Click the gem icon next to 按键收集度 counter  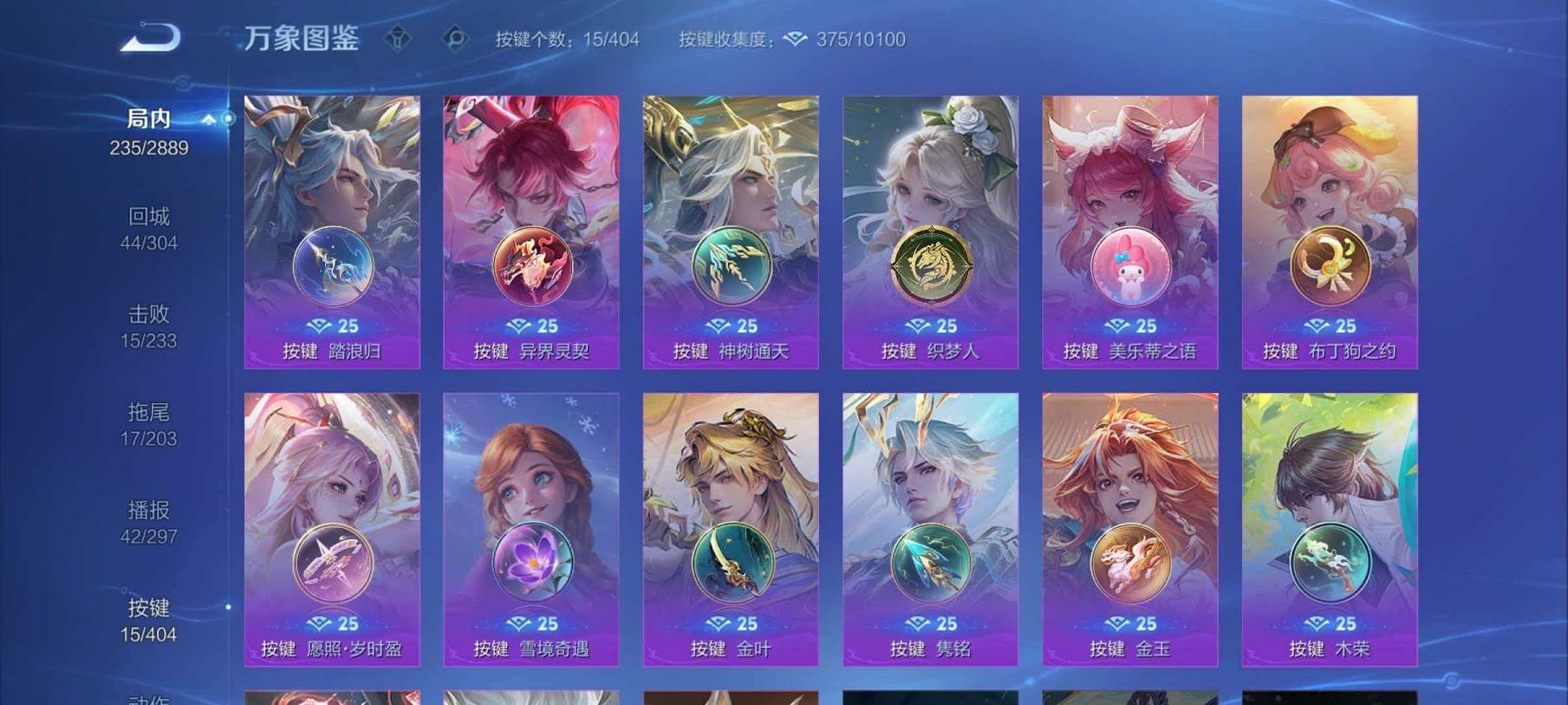coord(795,39)
